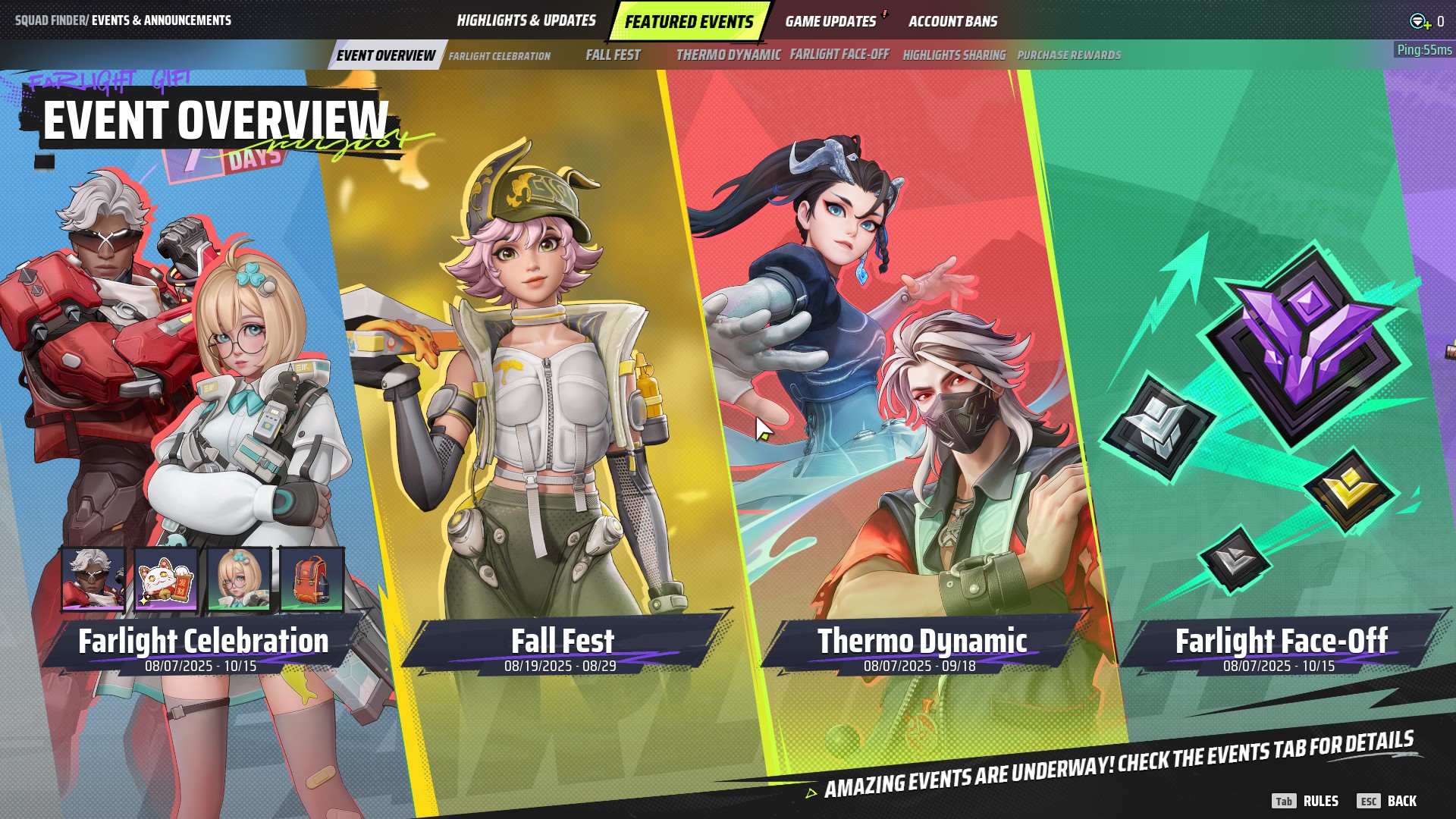Viewport: 1456px width, 819px height.
Task: Select the Featured Events tab
Action: pos(689,21)
